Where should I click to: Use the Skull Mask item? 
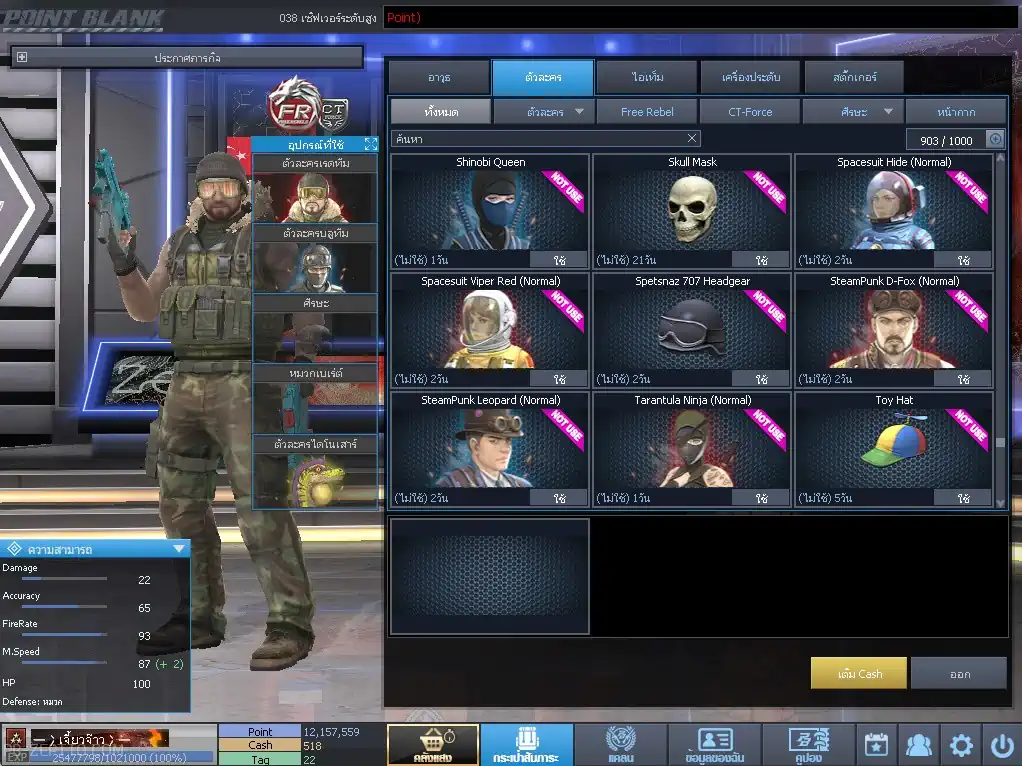click(x=761, y=260)
